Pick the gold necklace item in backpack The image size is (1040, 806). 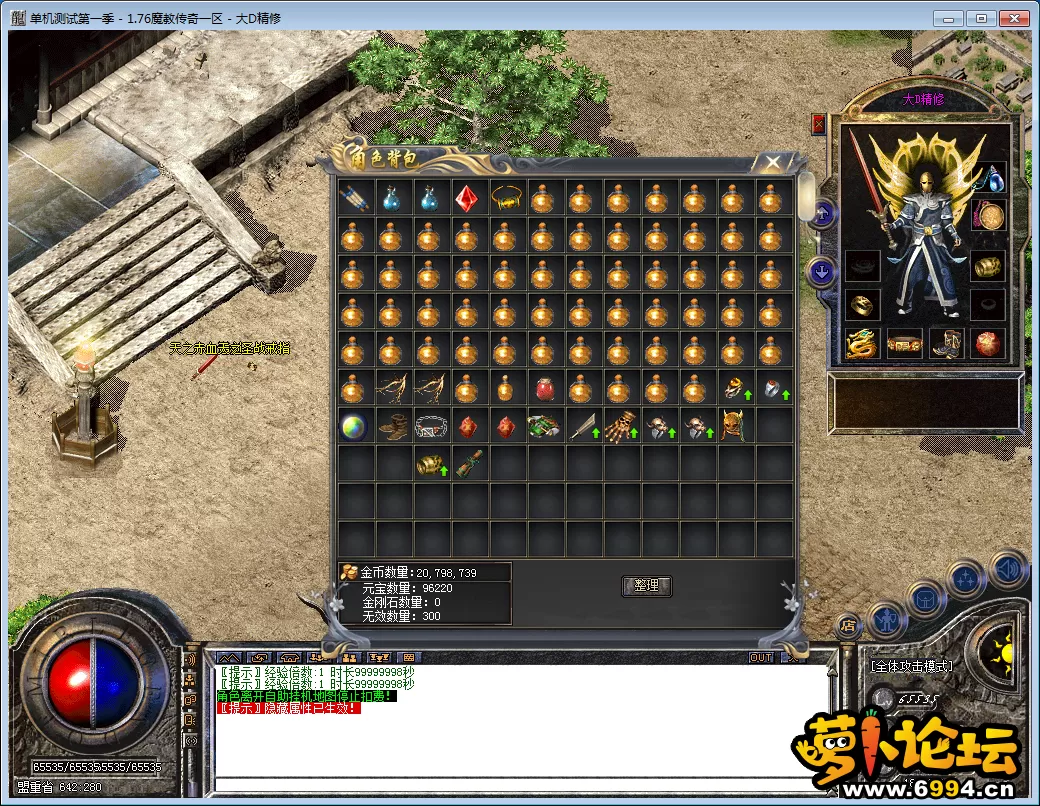click(x=505, y=197)
